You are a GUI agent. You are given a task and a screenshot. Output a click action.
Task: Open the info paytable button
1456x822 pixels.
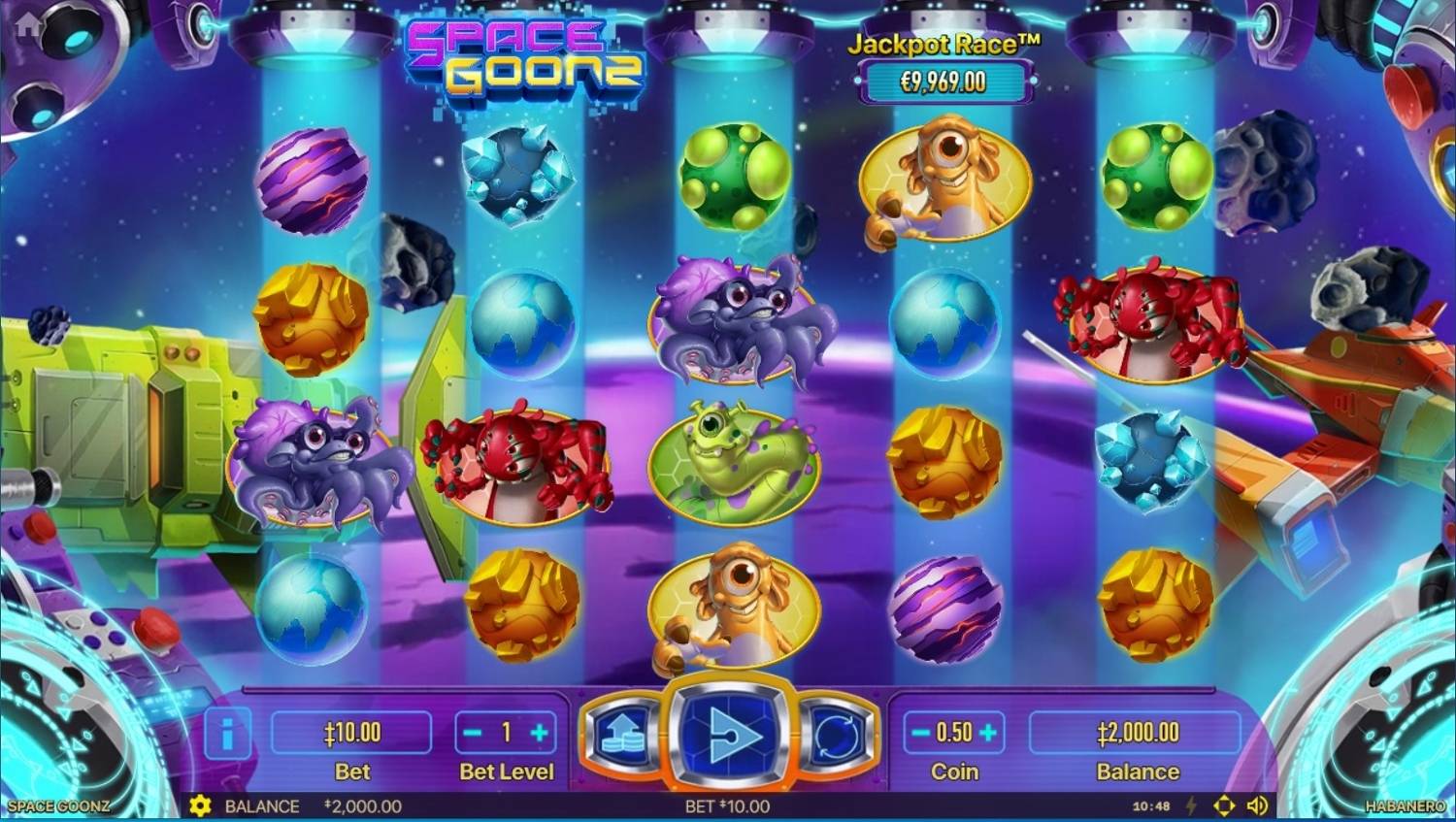point(227,735)
